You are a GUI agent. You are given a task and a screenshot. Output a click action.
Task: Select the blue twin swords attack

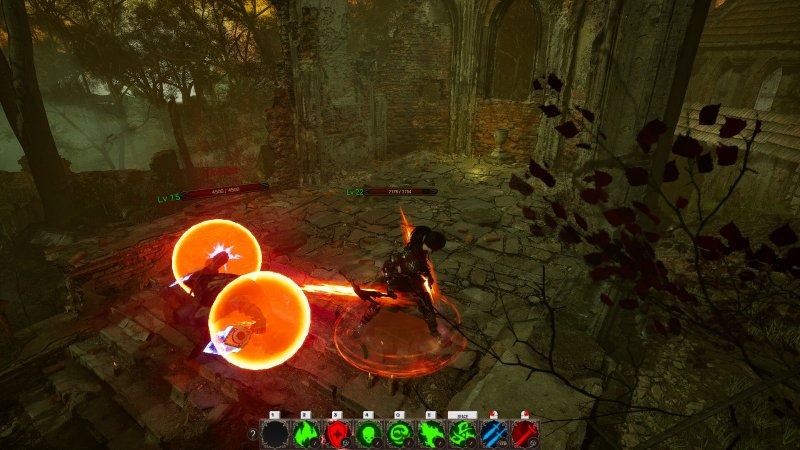click(494, 433)
